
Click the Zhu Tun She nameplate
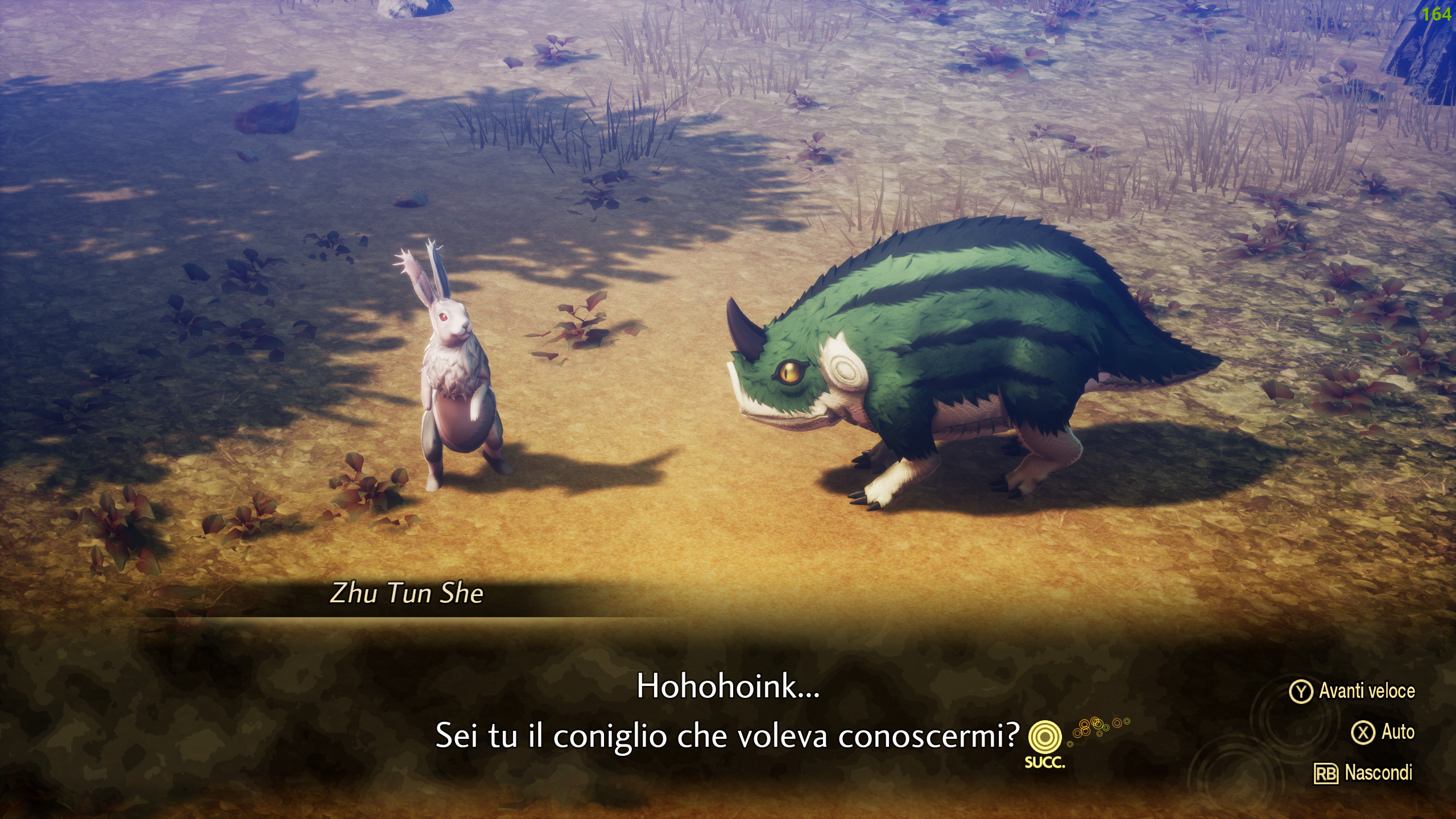tap(406, 593)
